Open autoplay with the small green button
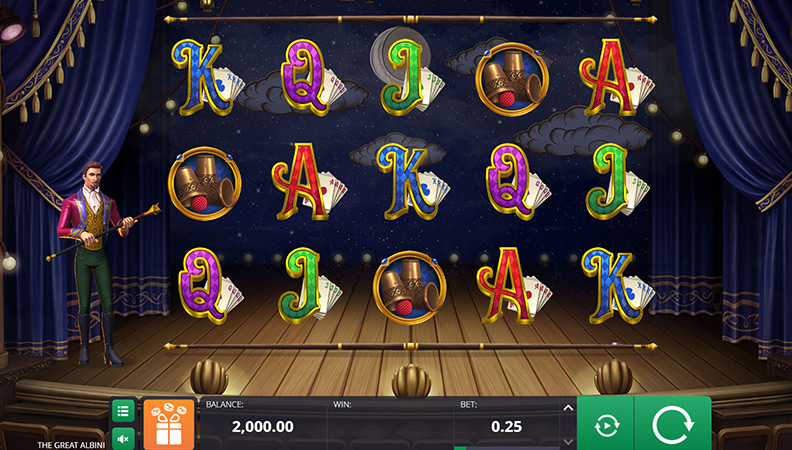The height and width of the screenshot is (450, 792). point(605,426)
